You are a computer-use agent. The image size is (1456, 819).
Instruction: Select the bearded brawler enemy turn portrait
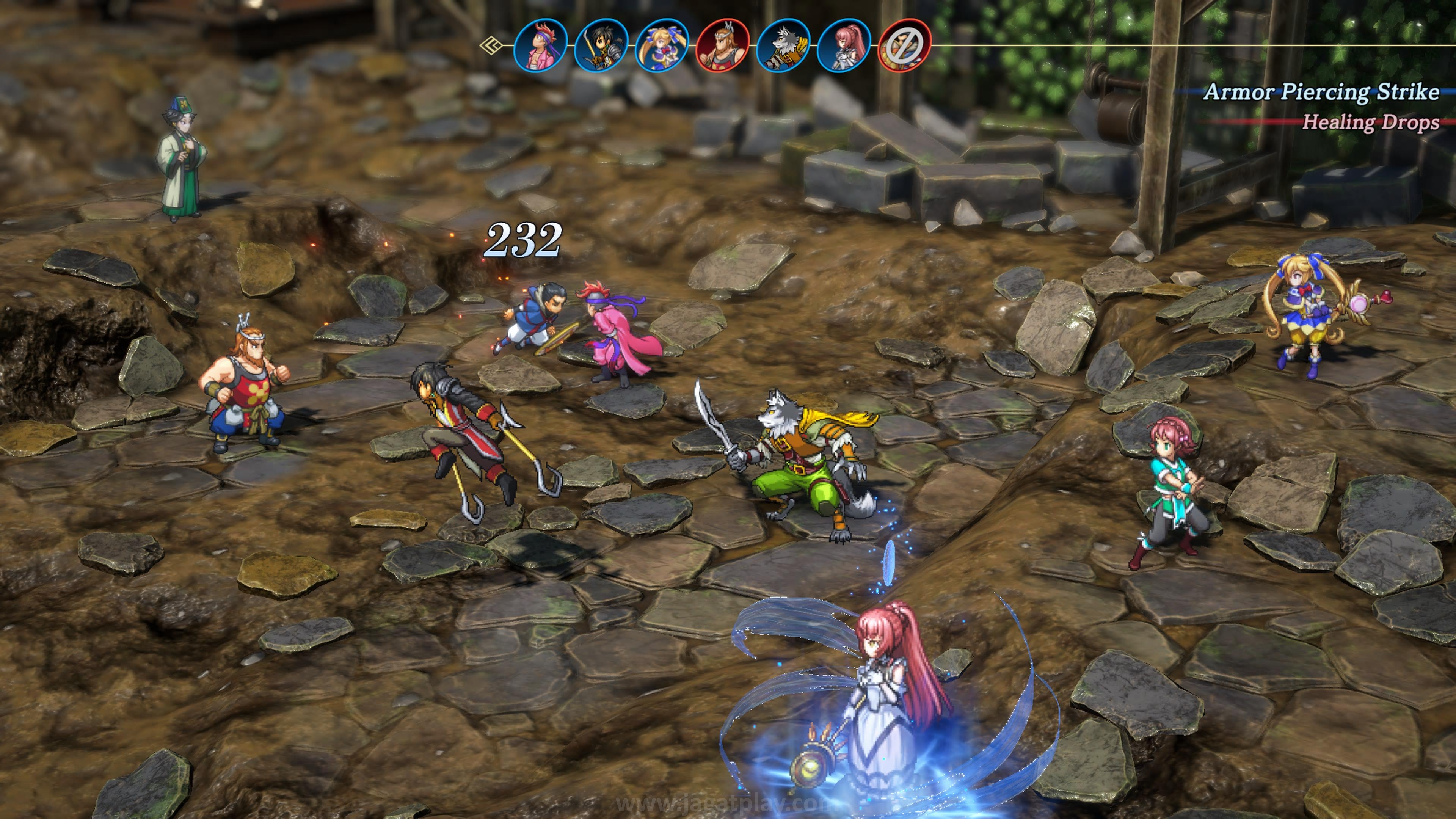722,45
